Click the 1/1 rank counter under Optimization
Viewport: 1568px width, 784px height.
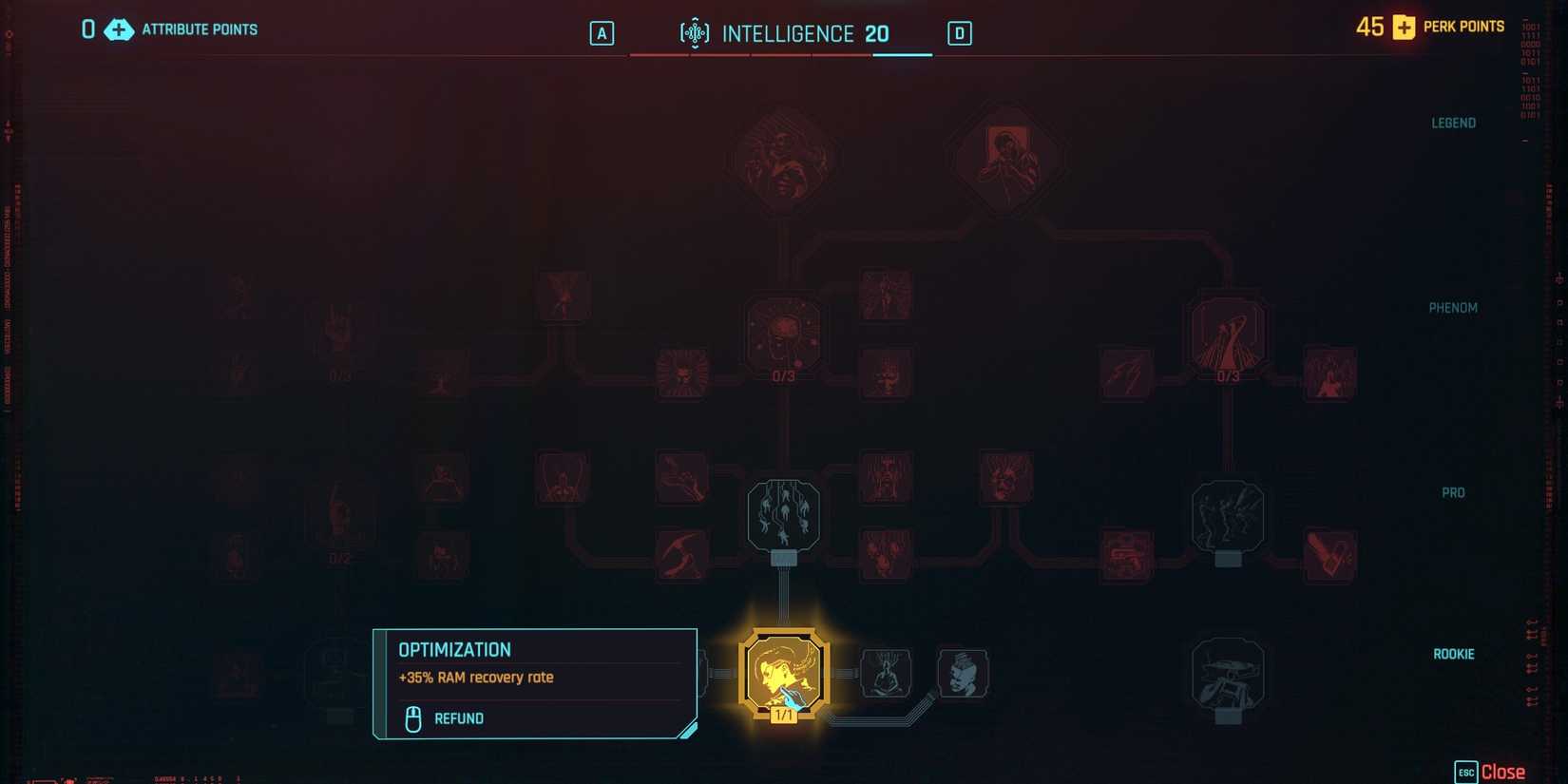pyautogui.click(x=783, y=714)
